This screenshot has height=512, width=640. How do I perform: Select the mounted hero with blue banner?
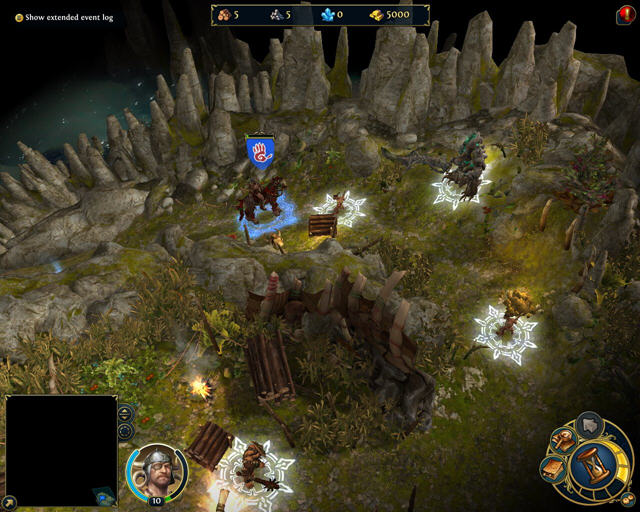(x=259, y=195)
